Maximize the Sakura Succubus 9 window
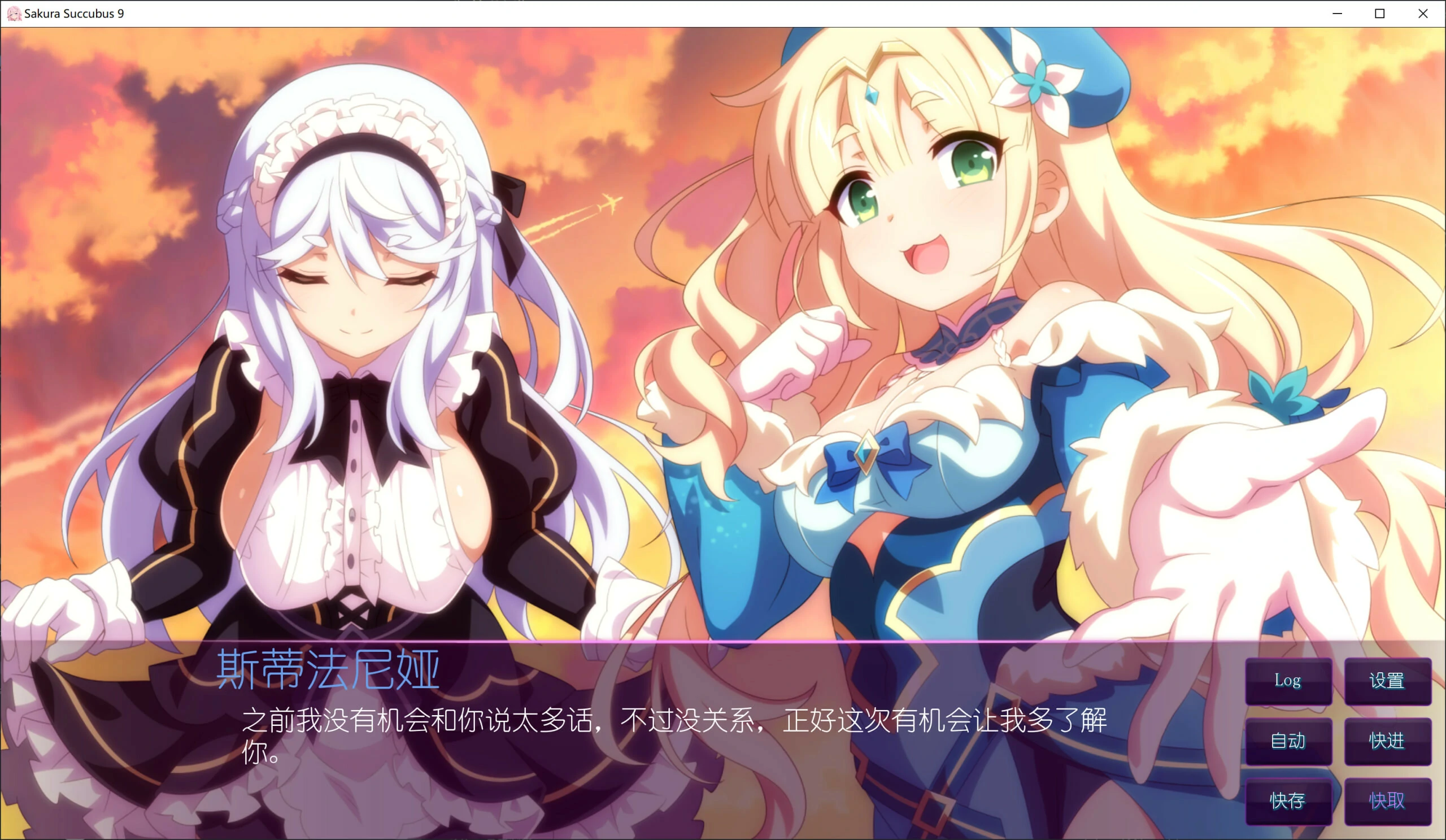 point(1379,12)
